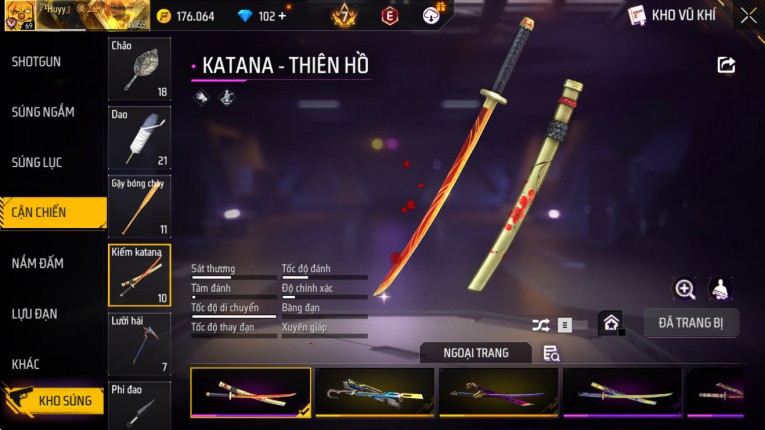765x430 pixels.
Task: Share the katana skin
Action: click(x=727, y=65)
